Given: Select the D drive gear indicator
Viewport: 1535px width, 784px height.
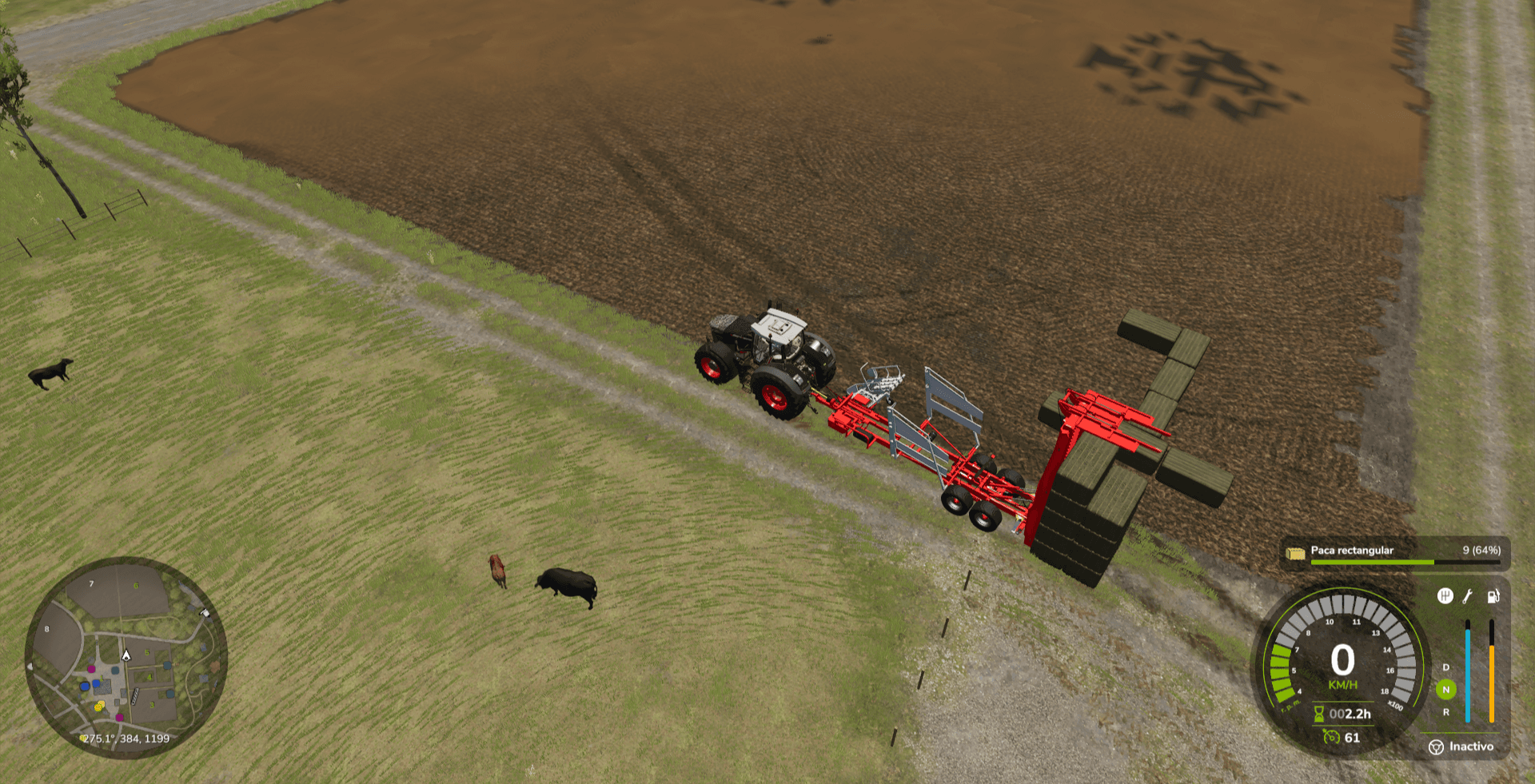Looking at the screenshot, I should point(1445,667).
